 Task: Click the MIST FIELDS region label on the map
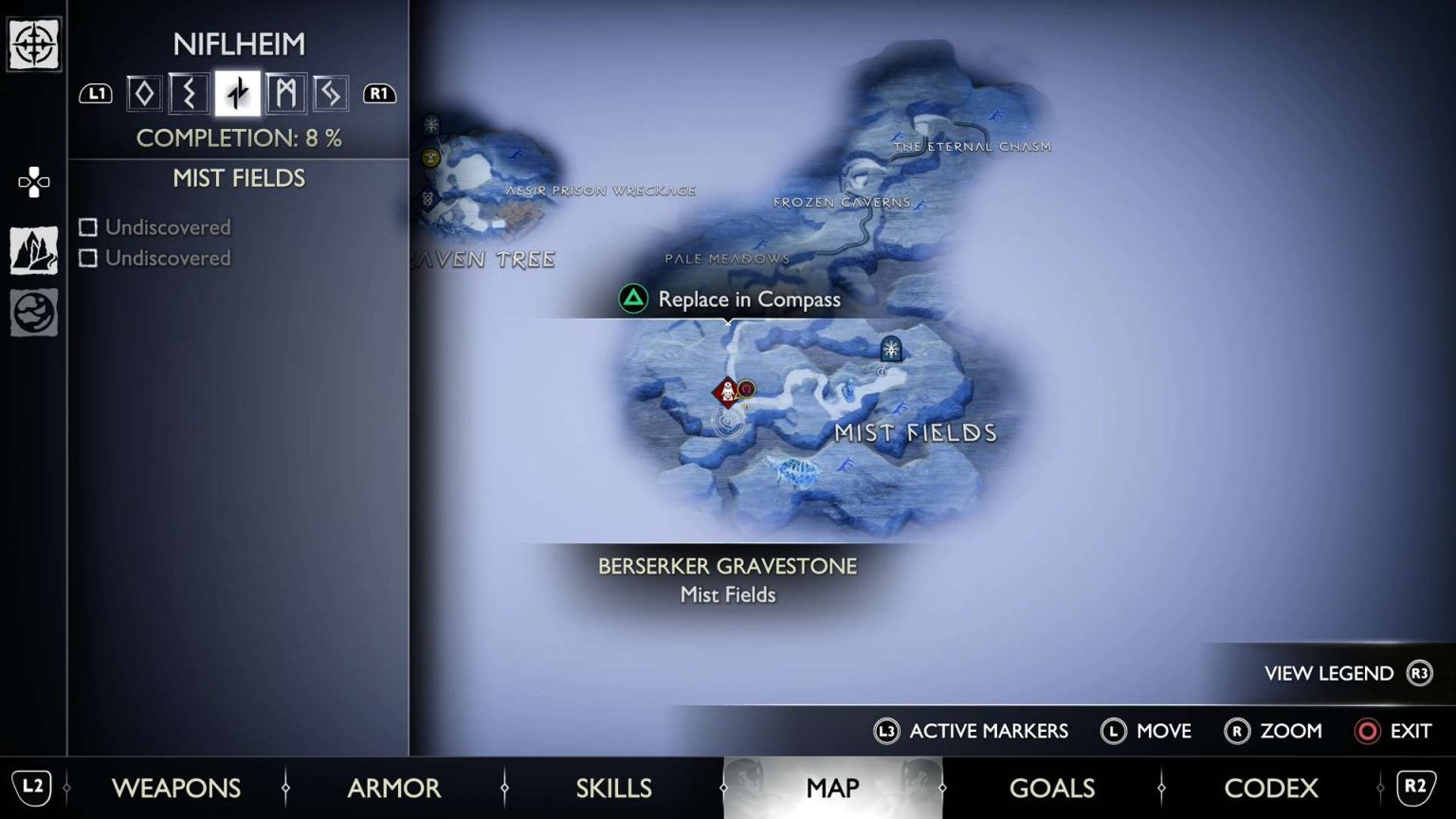tap(915, 433)
